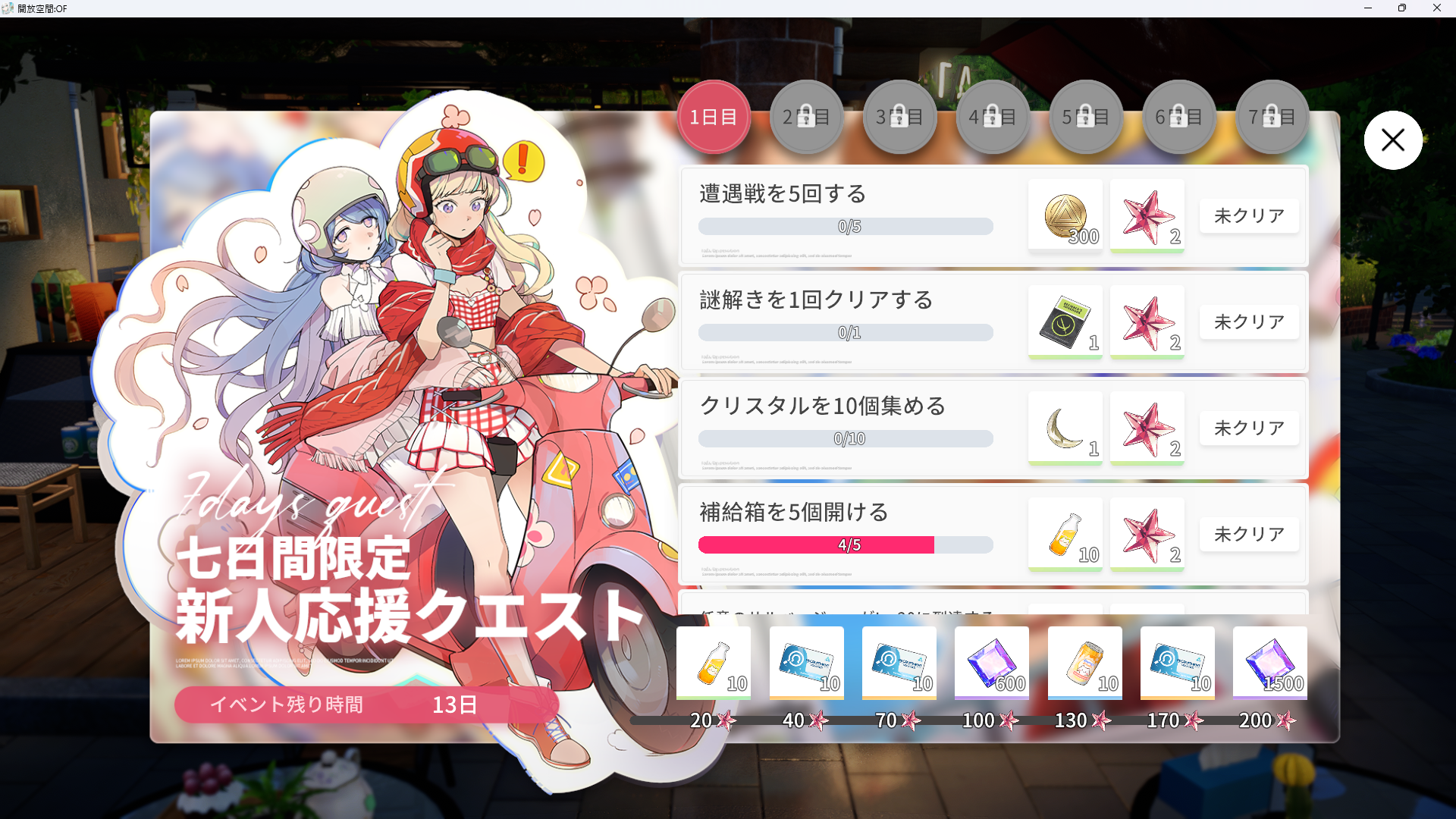The height and width of the screenshot is (819, 1456).
Task: Click the bottle icon at the 20-star milestone
Action: [712, 662]
